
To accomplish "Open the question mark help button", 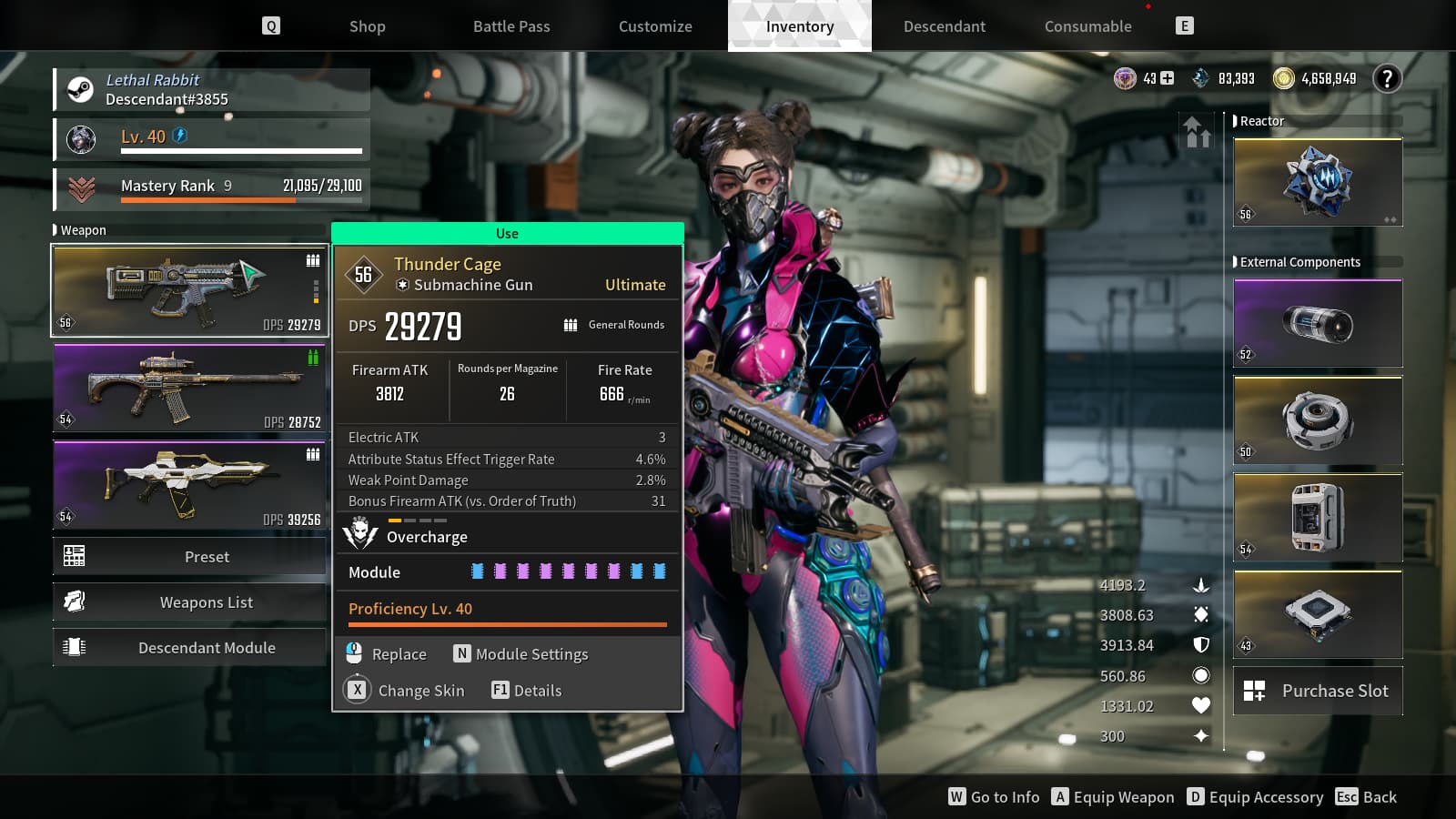I will pyautogui.click(x=1387, y=79).
